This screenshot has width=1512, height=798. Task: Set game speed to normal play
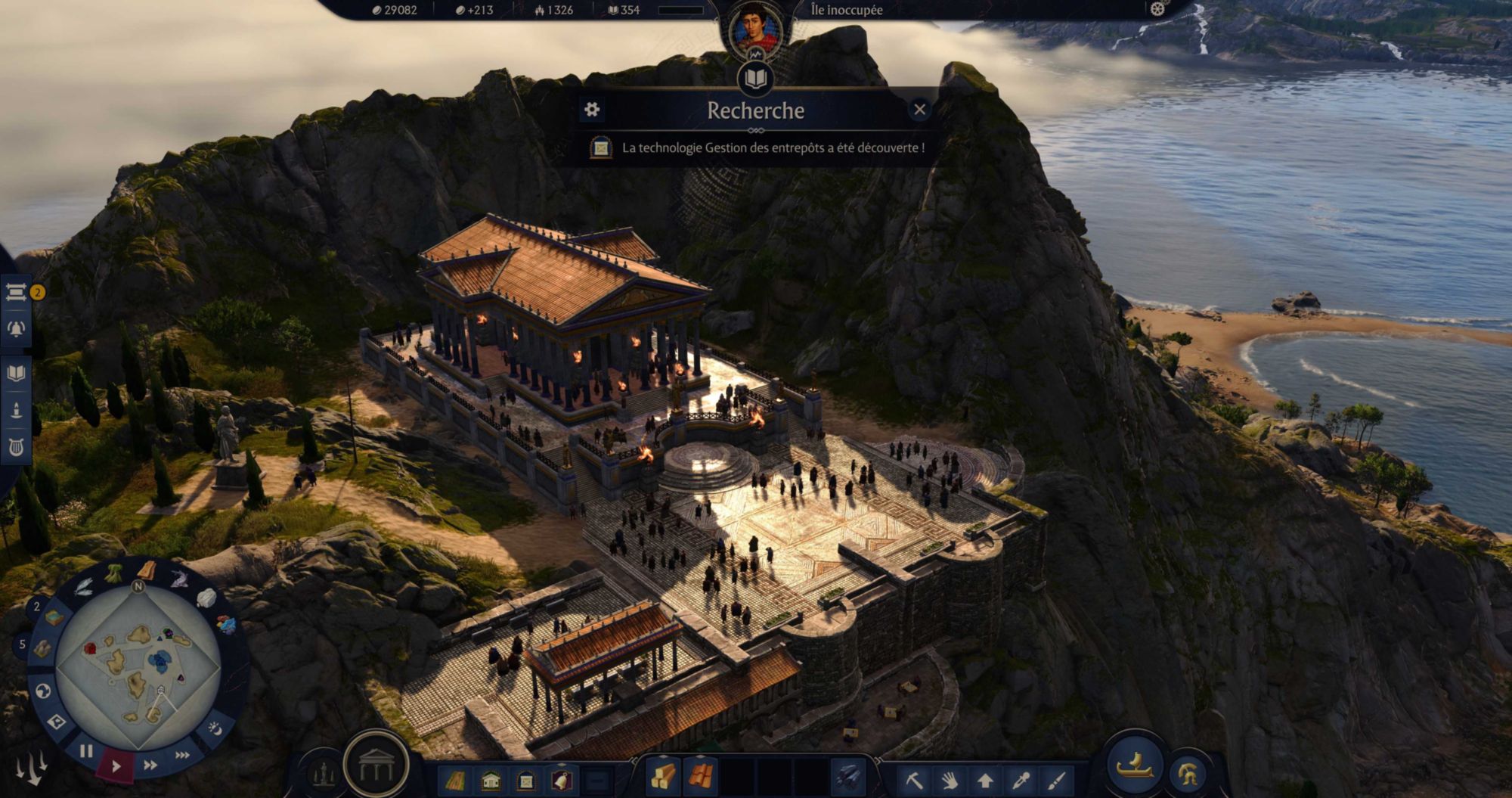coord(116,765)
